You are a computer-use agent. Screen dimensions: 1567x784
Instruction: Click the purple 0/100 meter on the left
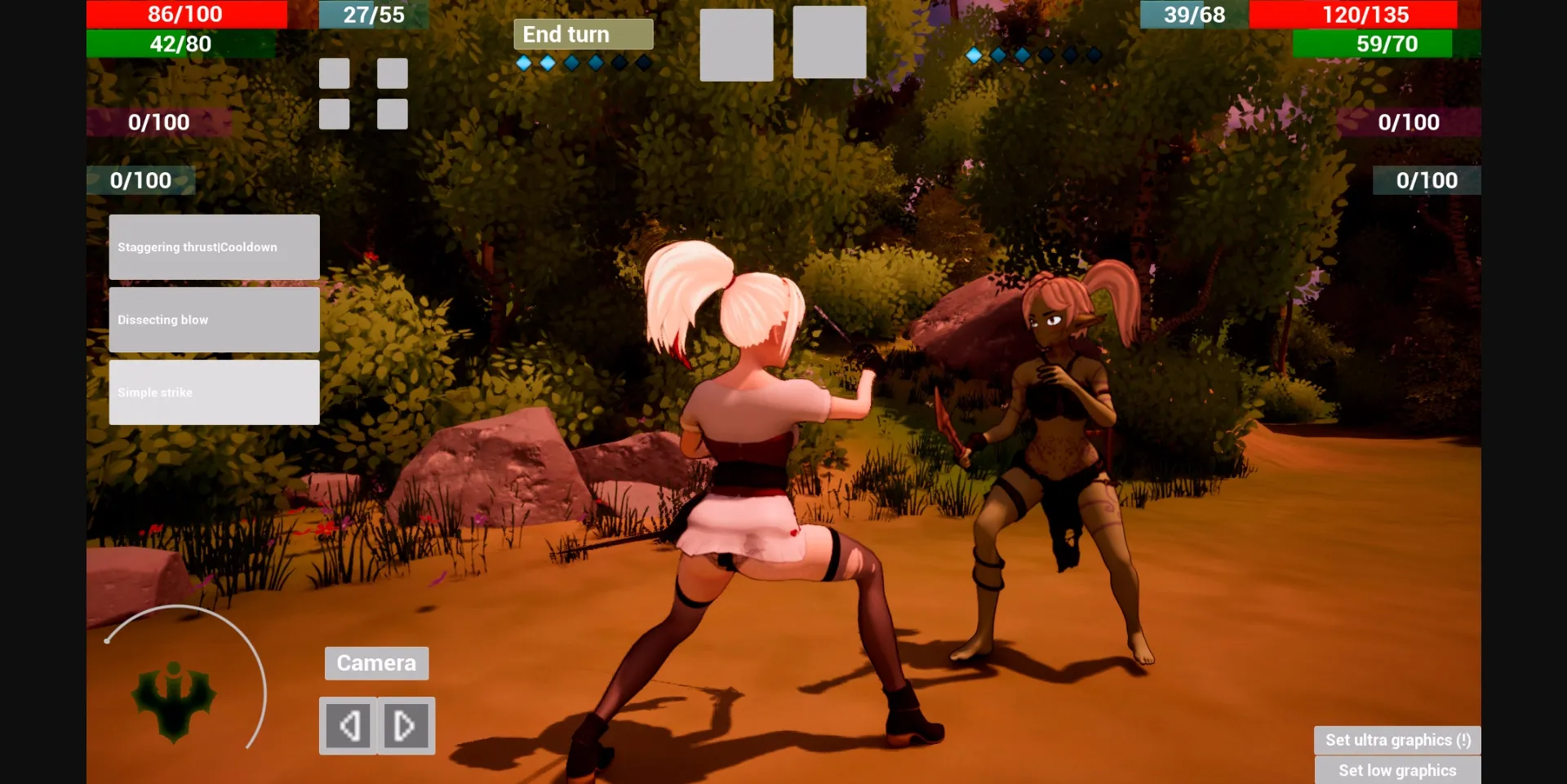coord(158,122)
